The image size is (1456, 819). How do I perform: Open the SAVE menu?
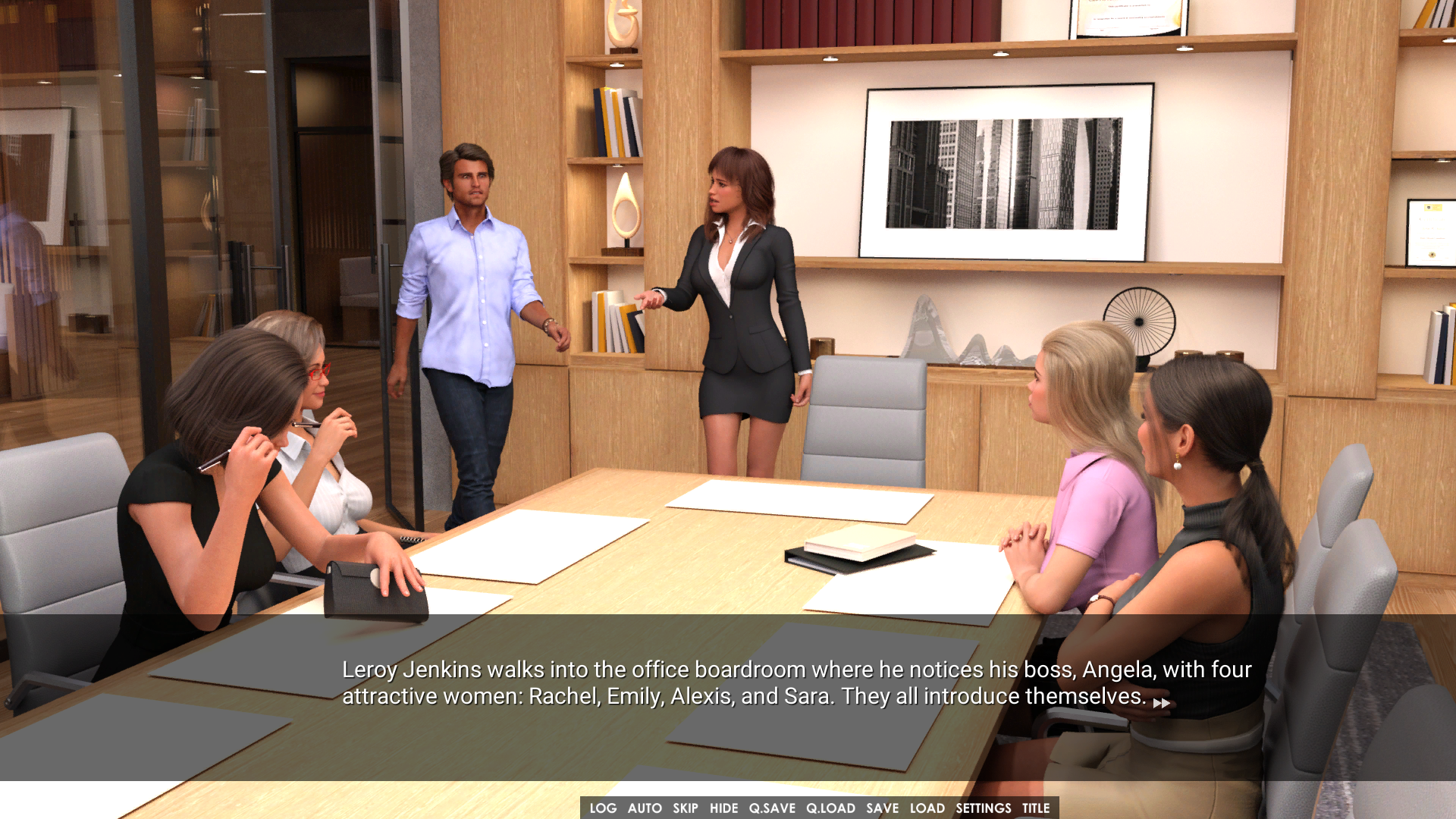click(x=882, y=808)
